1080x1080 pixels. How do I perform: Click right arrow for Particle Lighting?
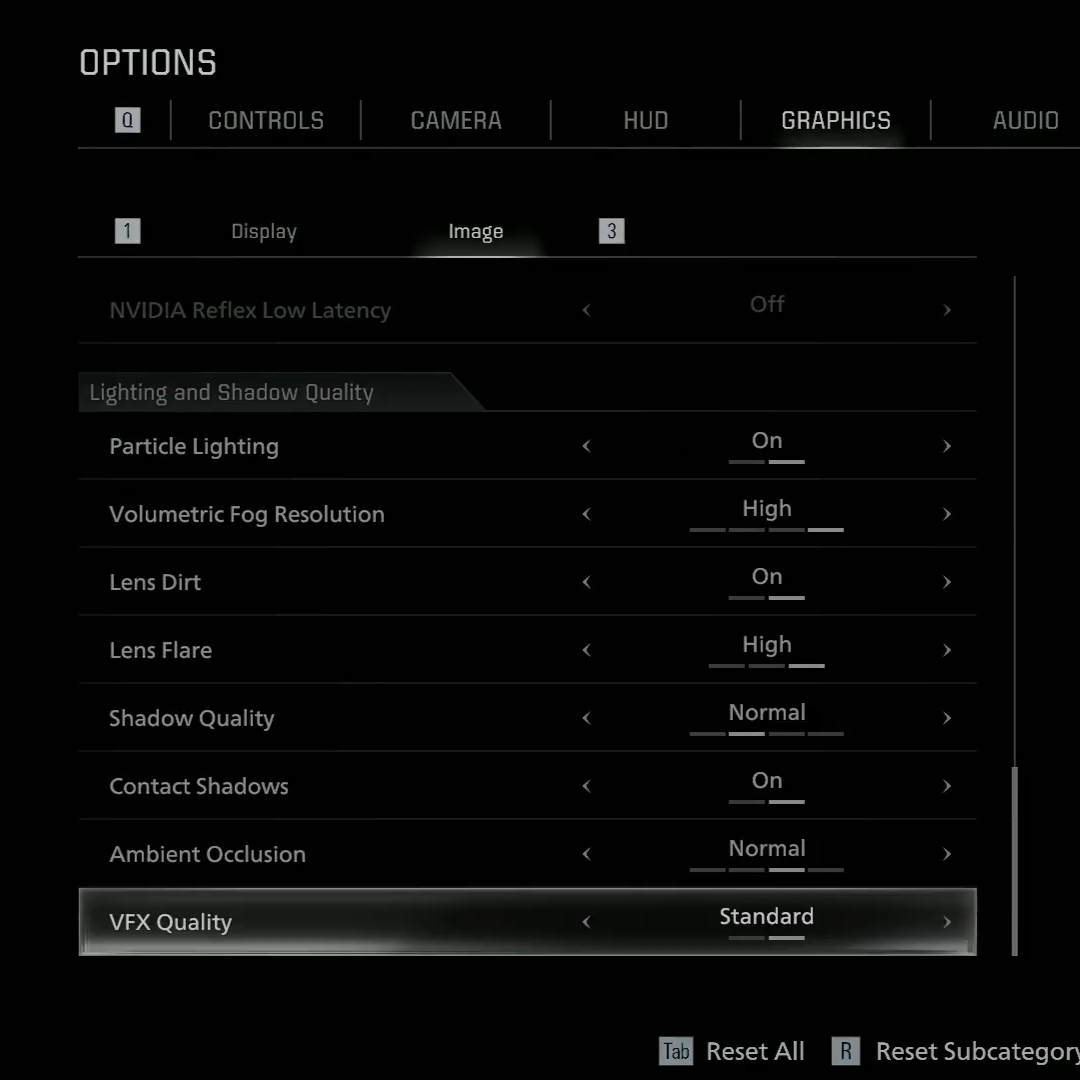(946, 446)
